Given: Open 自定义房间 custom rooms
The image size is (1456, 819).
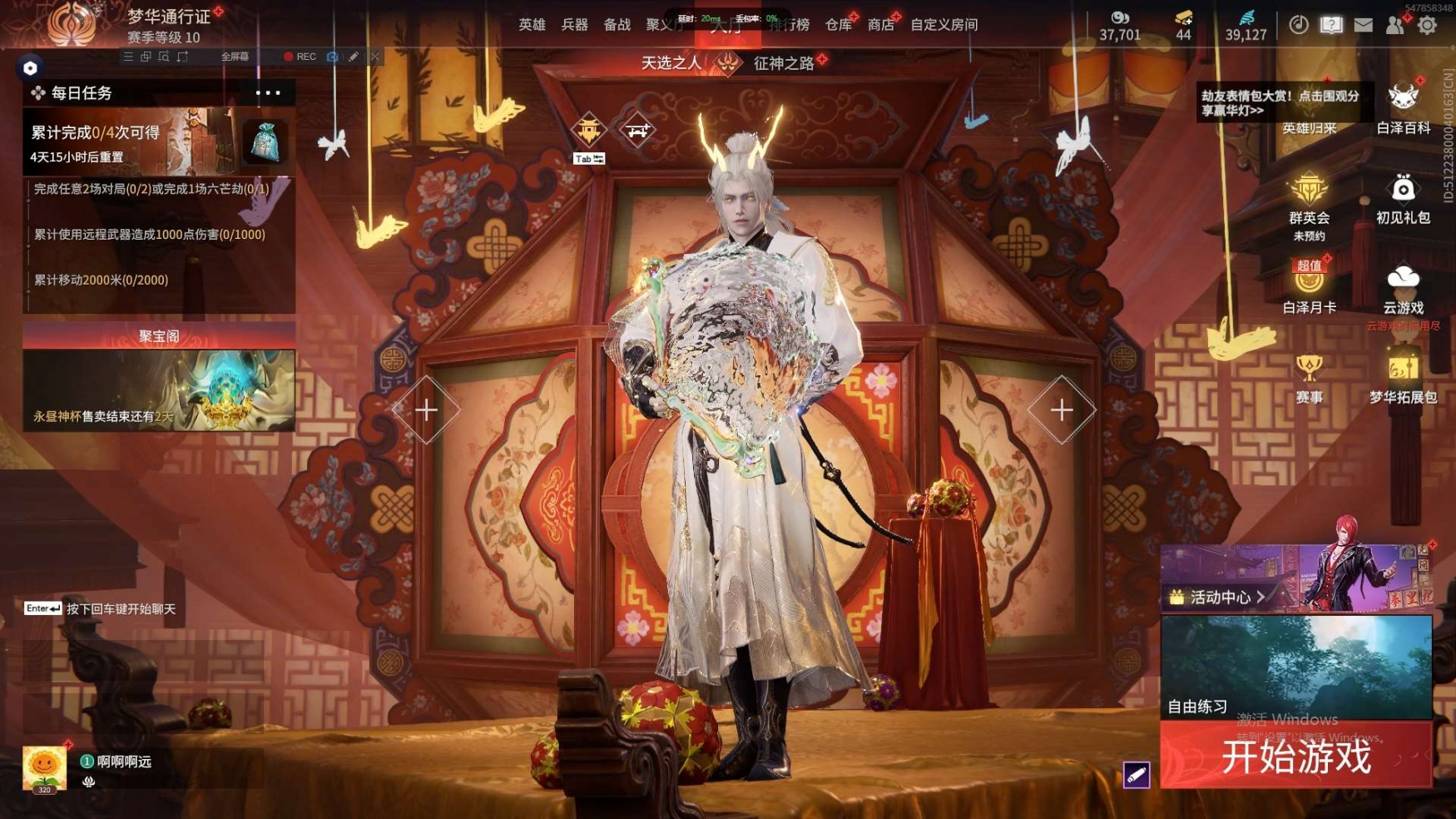Looking at the screenshot, I should [943, 25].
